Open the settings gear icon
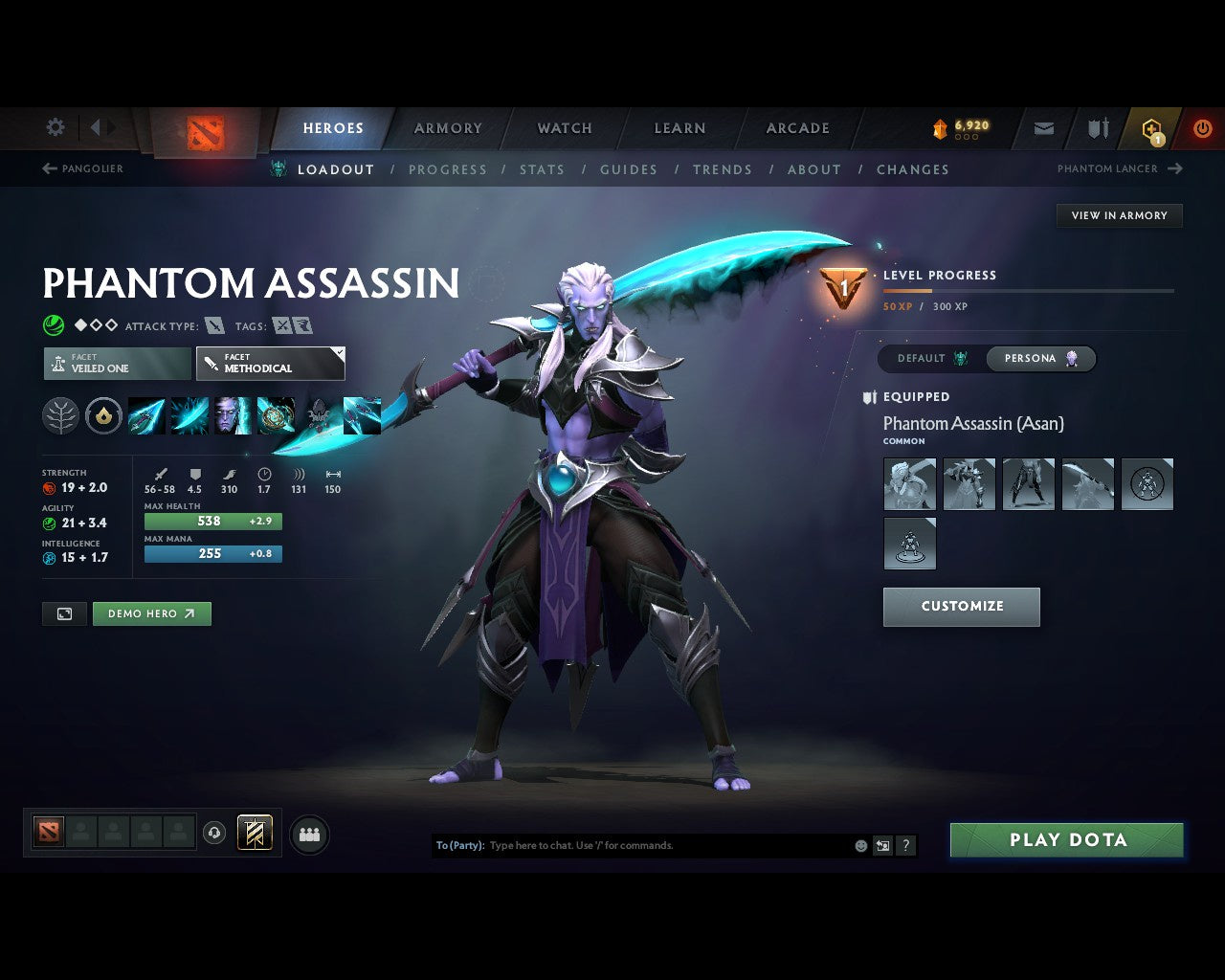The image size is (1225, 980). click(55, 126)
